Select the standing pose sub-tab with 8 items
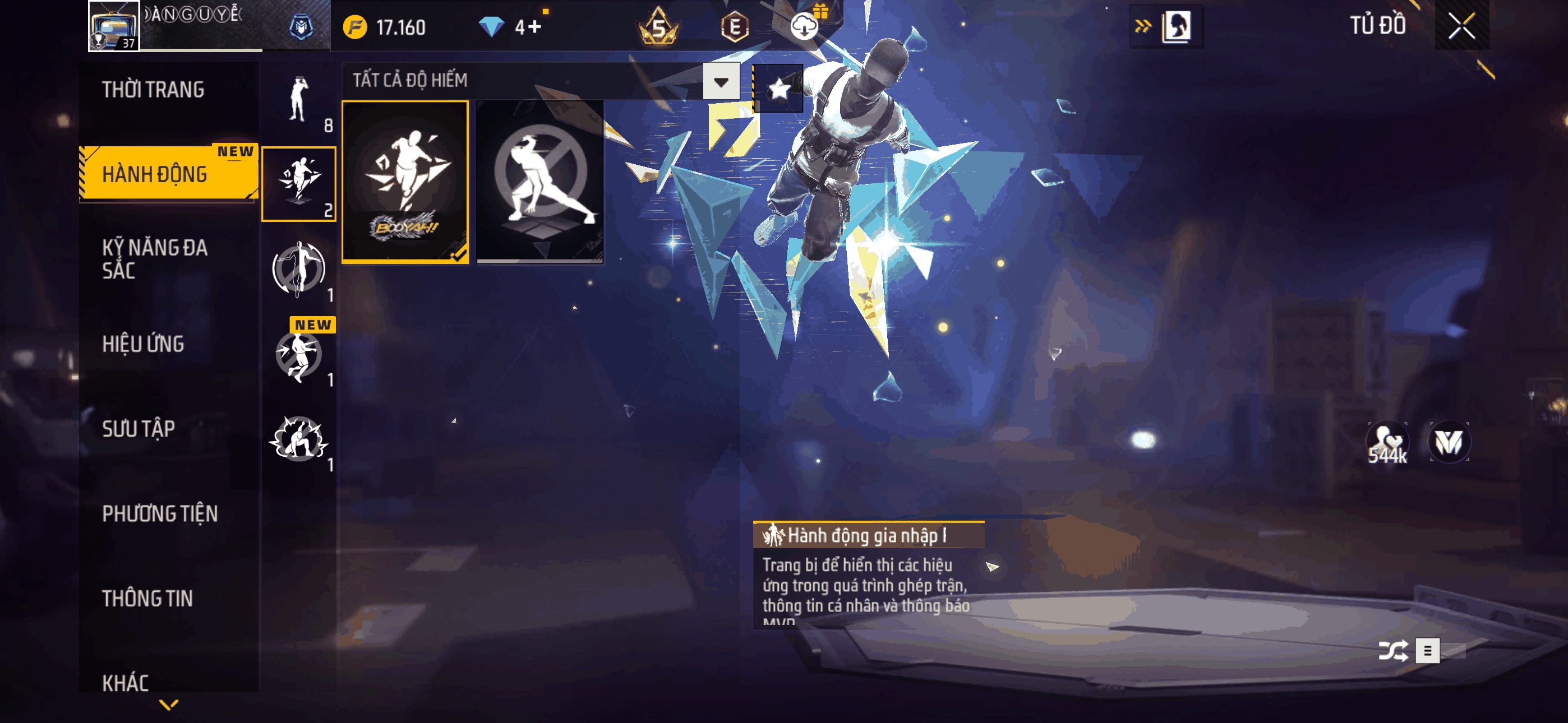This screenshot has height=723, width=1568. (x=299, y=100)
